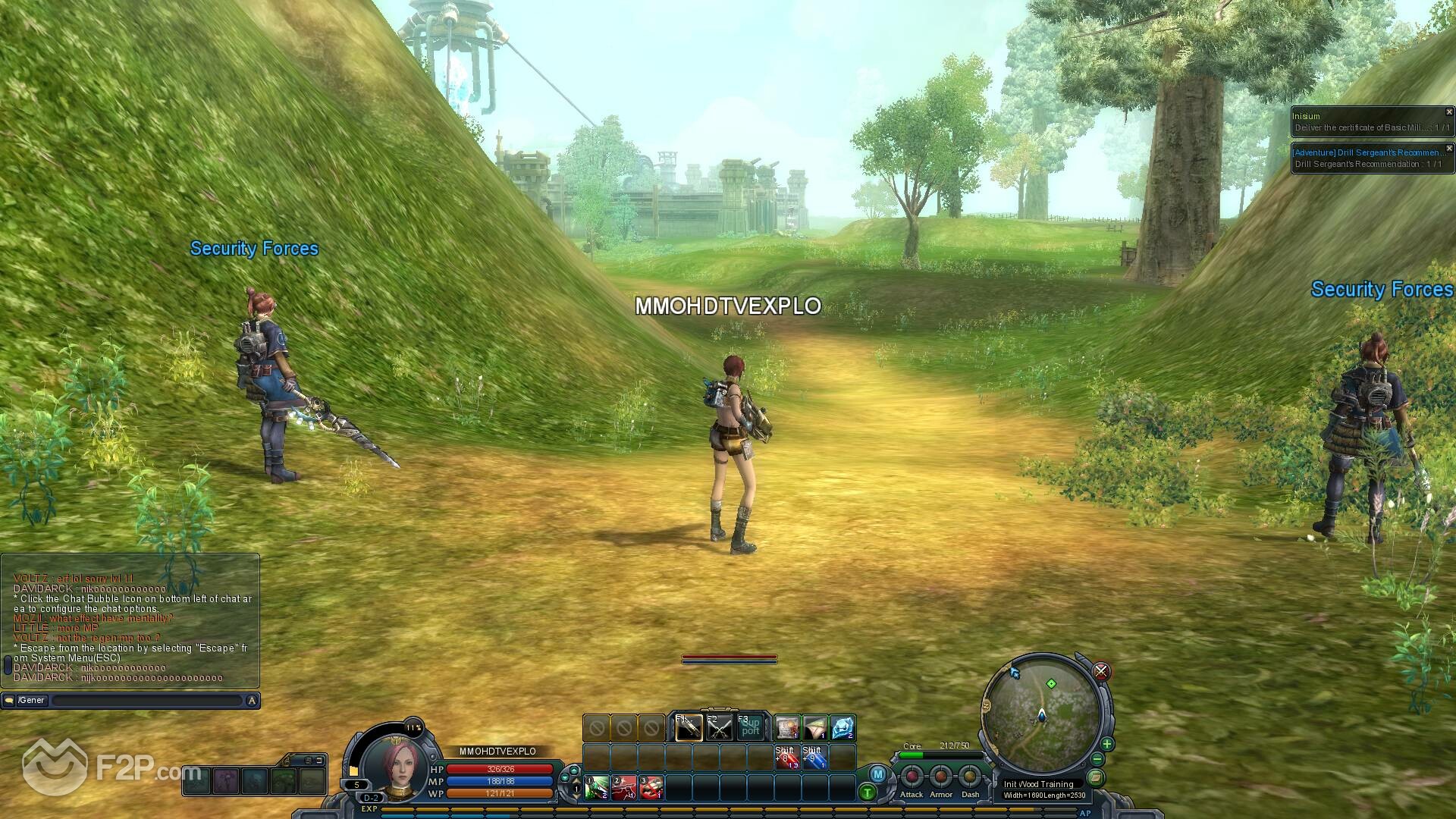Activate the green skill in slot 1

pyautogui.click(x=596, y=788)
